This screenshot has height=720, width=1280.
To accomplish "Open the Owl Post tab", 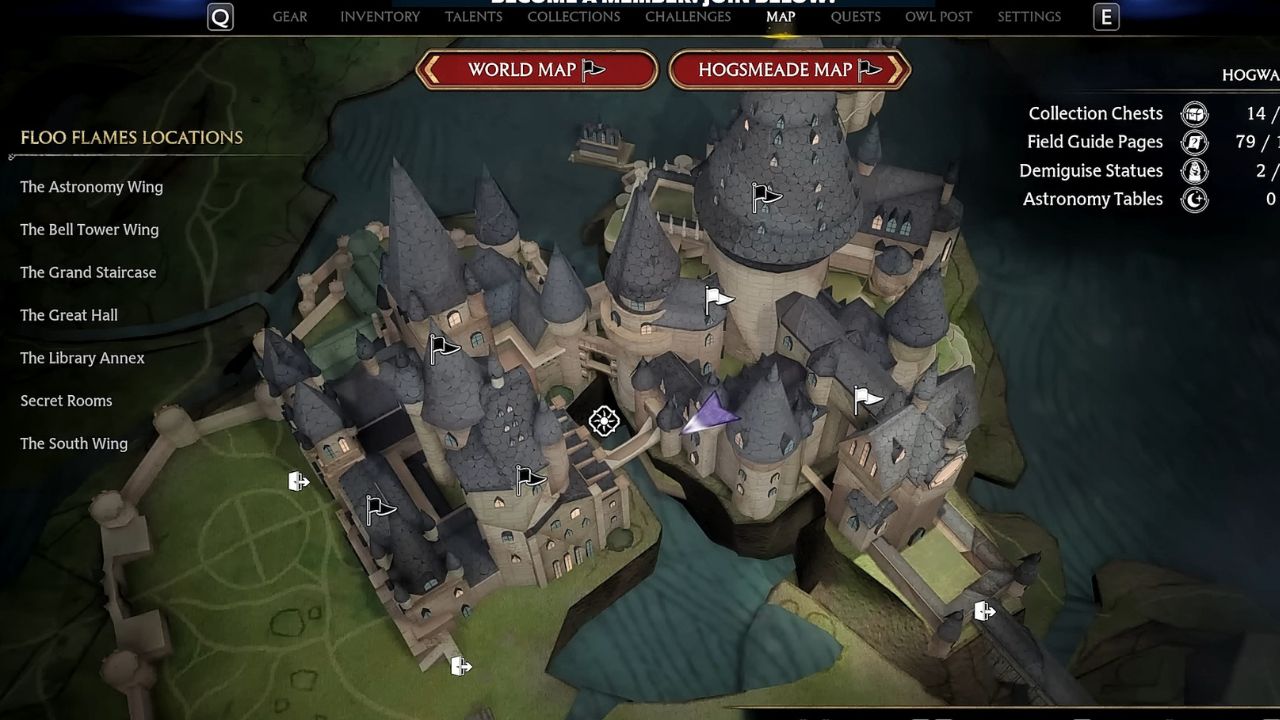I will (938, 16).
